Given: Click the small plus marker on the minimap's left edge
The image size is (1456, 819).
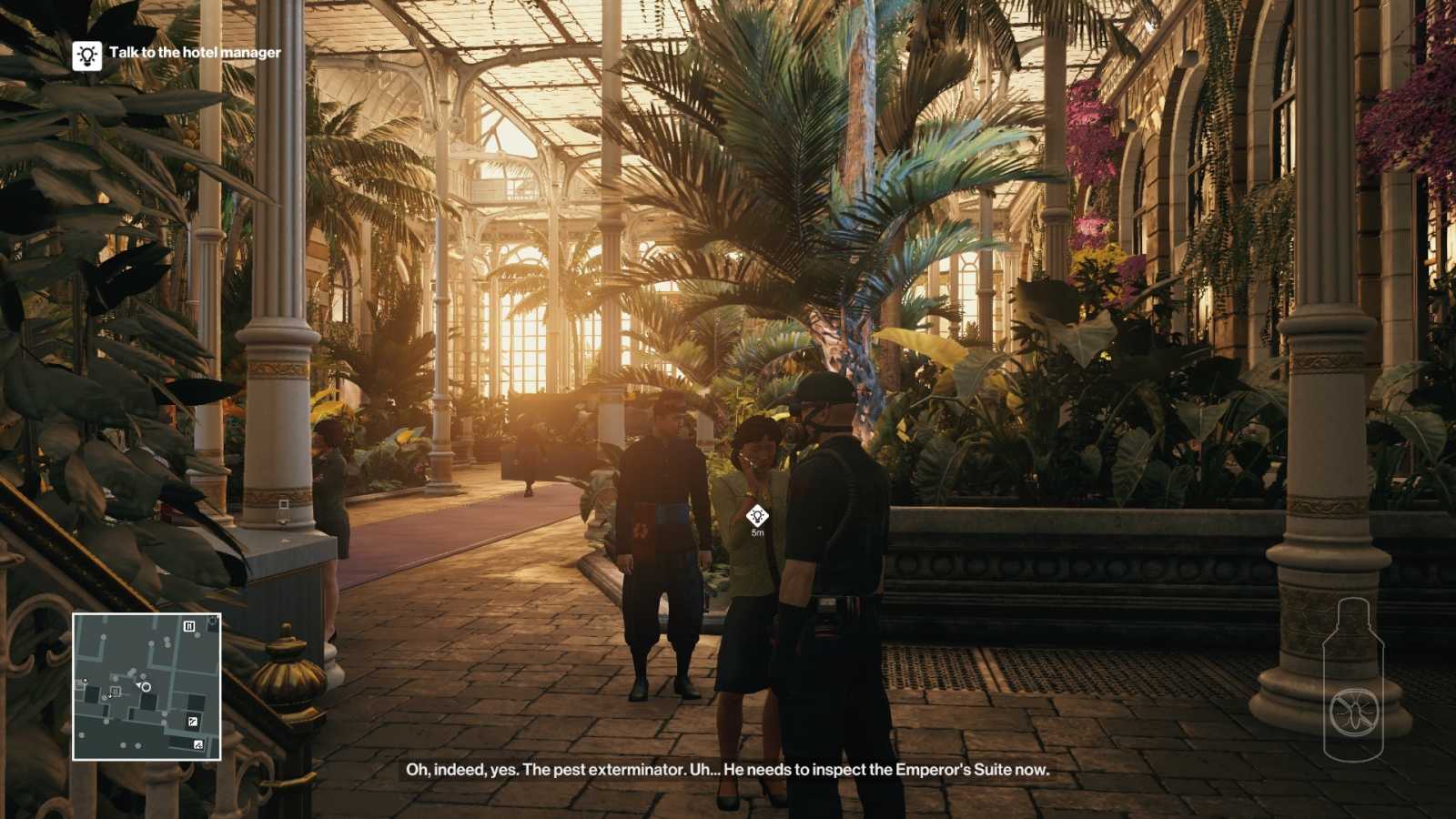Looking at the screenshot, I should click(85, 681).
